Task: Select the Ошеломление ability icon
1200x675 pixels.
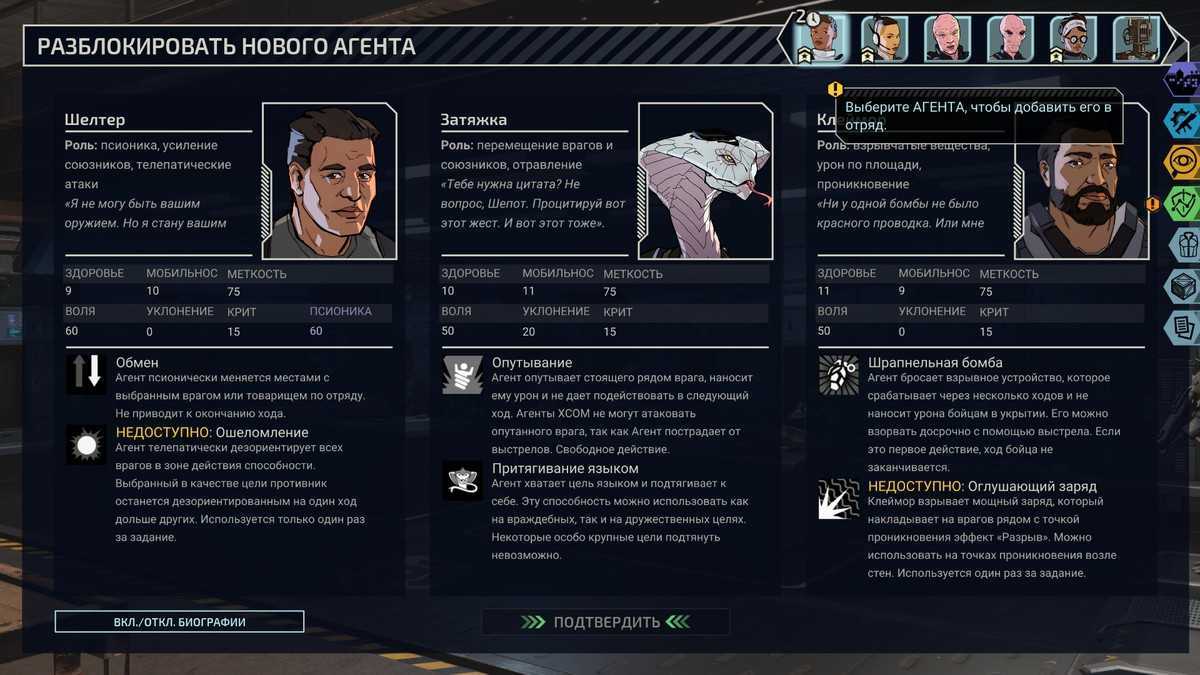Action: [85, 444]
